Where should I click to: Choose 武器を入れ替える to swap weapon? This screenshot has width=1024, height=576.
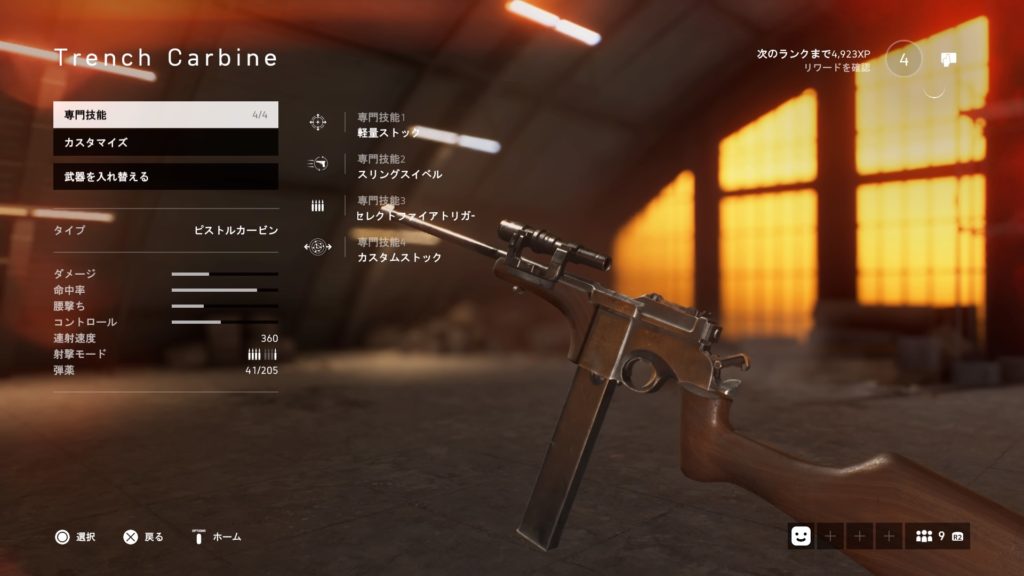coord(165,177)
